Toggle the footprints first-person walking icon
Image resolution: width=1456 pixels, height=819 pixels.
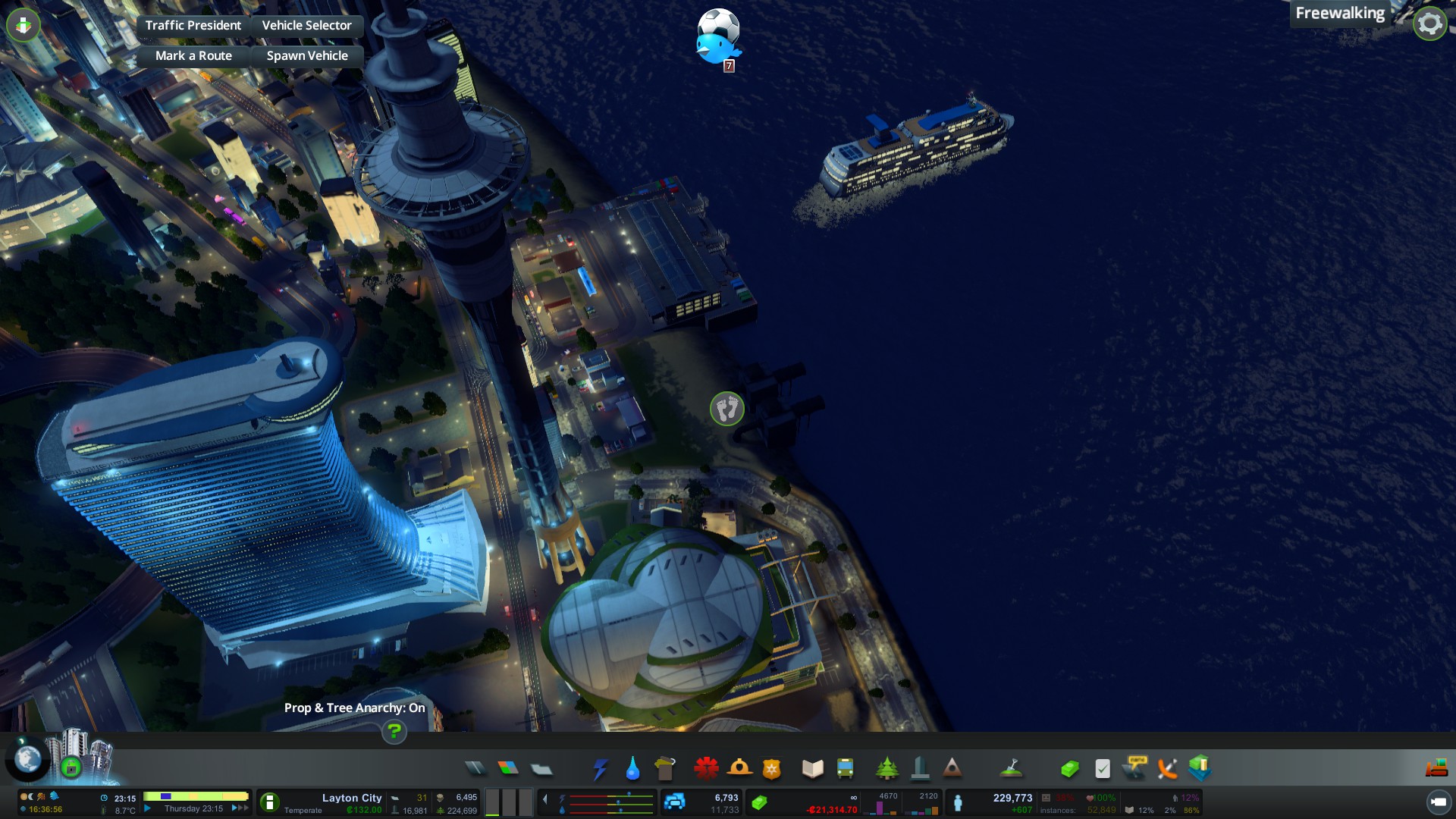click(726, 409)
